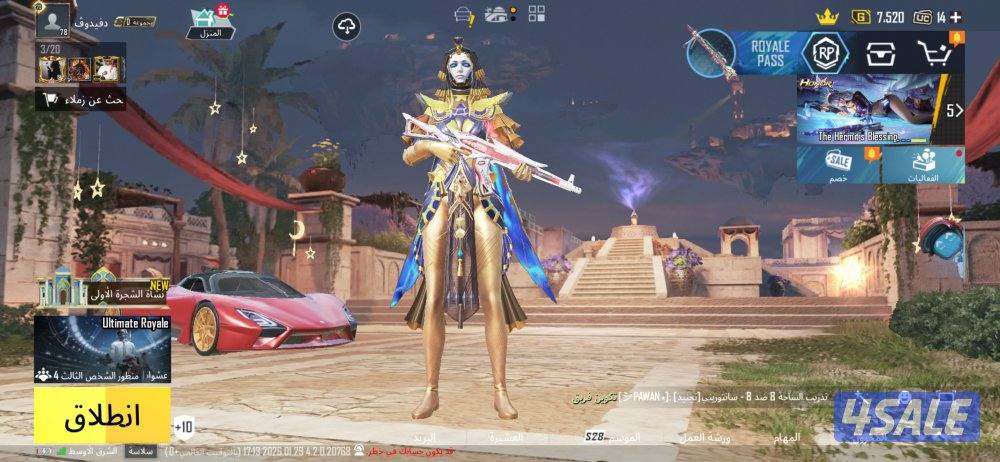
Task: Click the cloud download icon
Action: pos(347,27)
